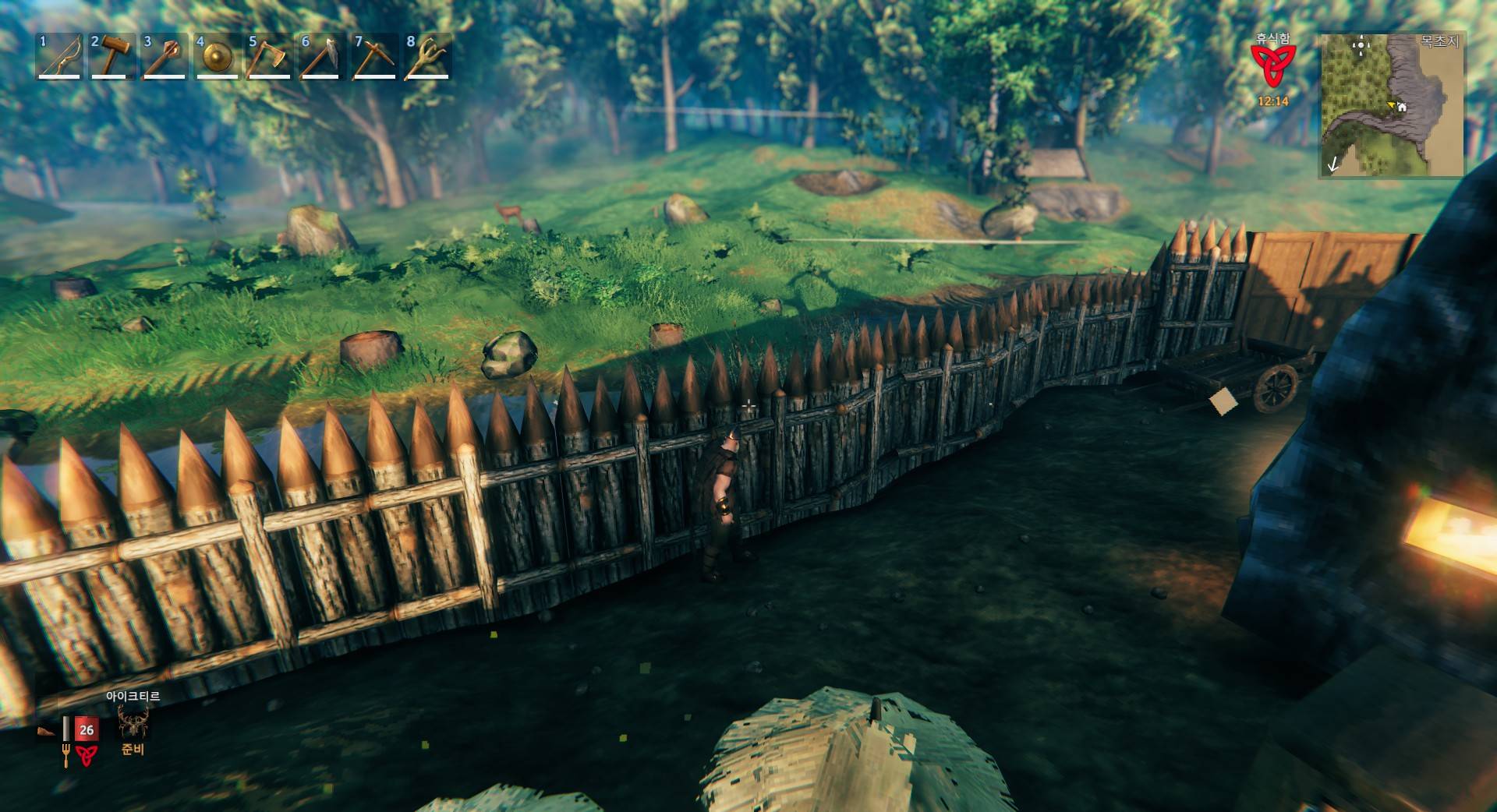Select the bow in hotbar slot 1
The width and height of the screenshot is (1497, 812).
tap(60, 56)
